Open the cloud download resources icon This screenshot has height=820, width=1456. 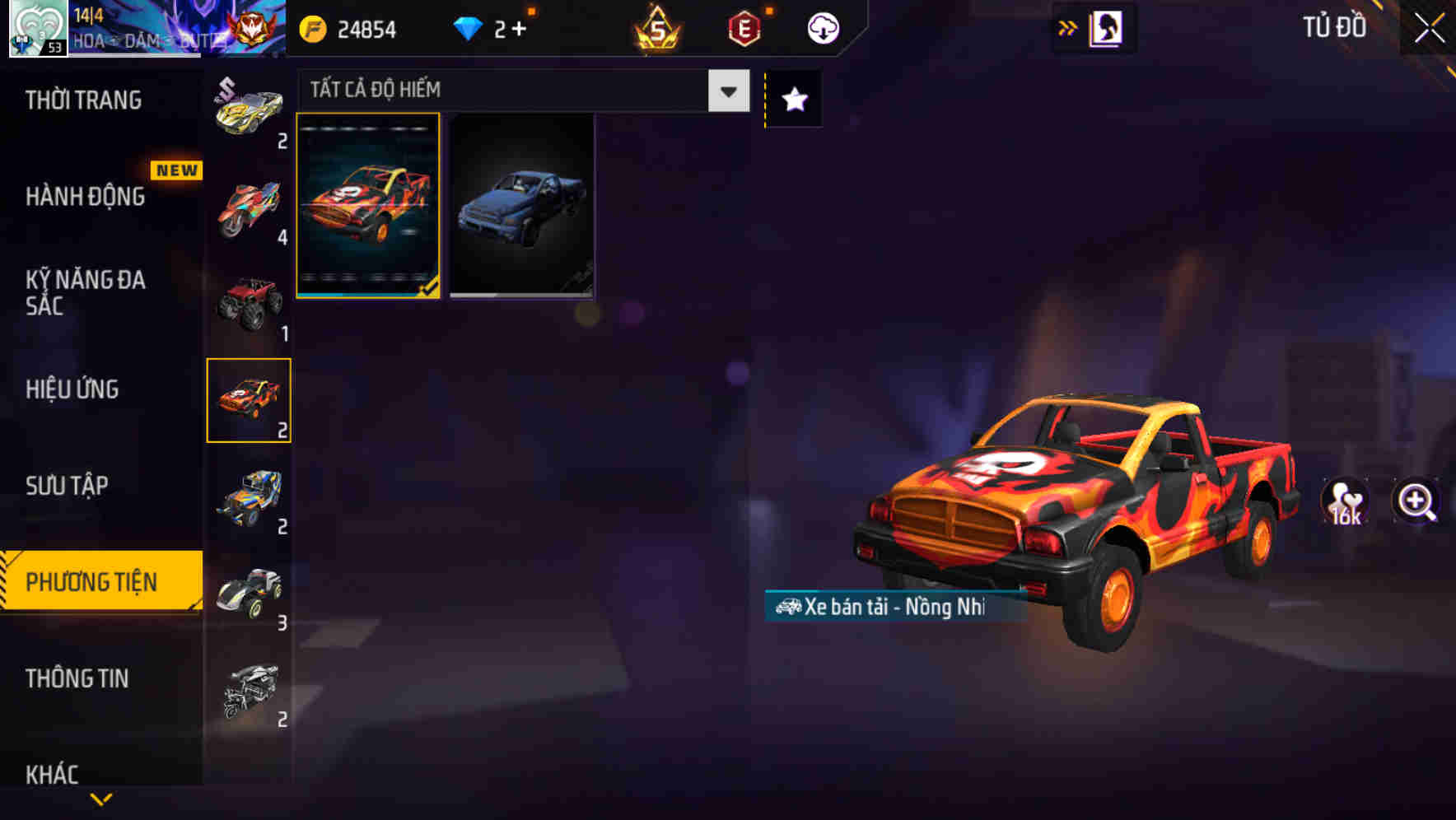click(823, 27)
